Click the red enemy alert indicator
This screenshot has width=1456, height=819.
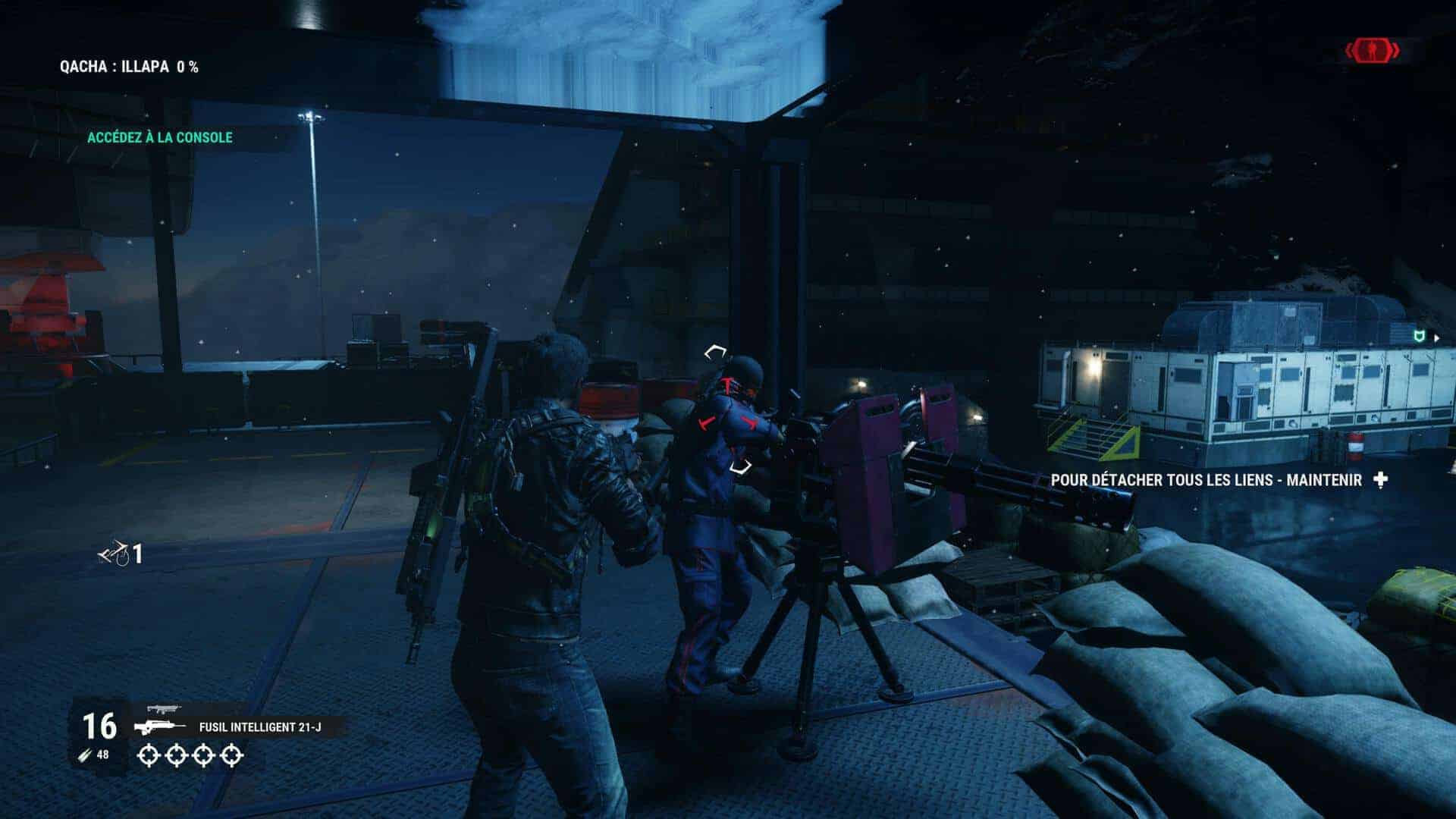click(1373, 52)
